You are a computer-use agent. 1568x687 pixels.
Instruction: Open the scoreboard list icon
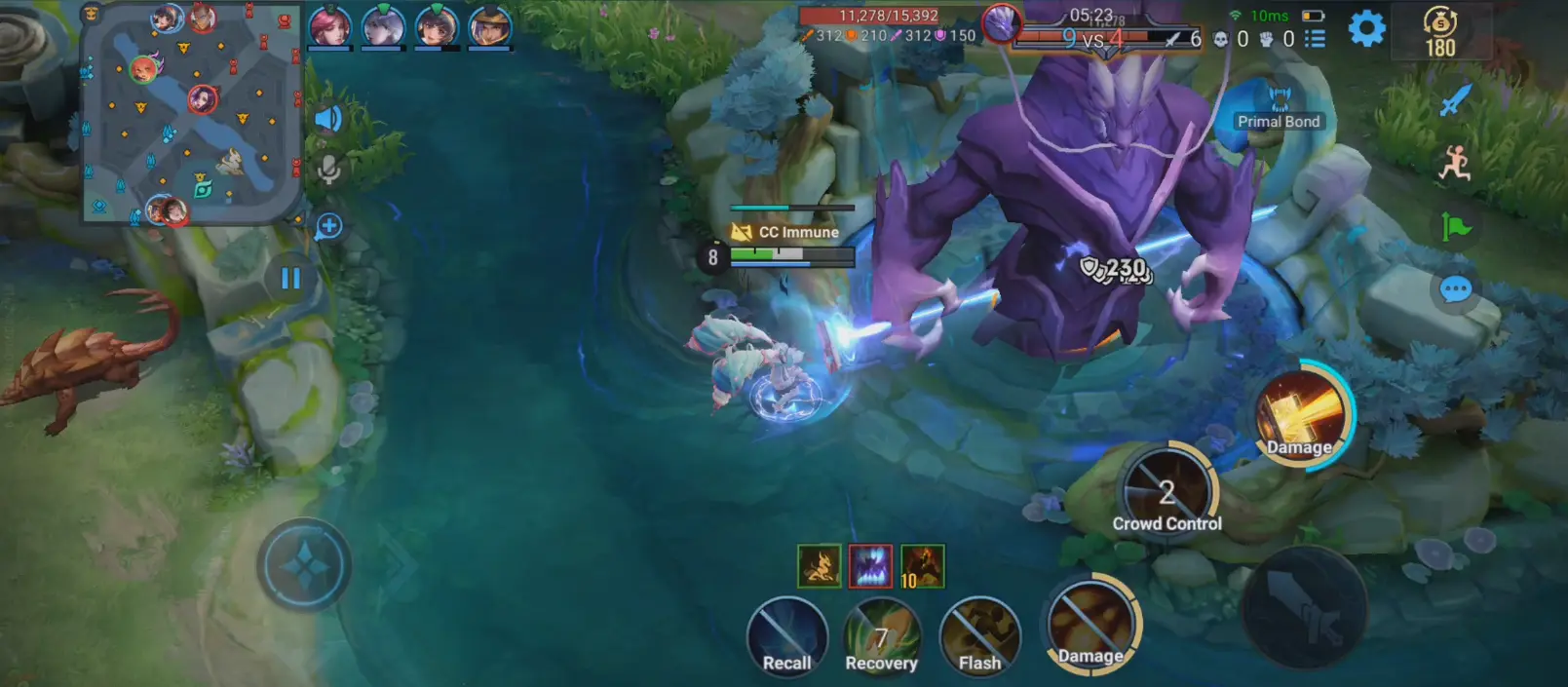click(x=1315, y=39)
